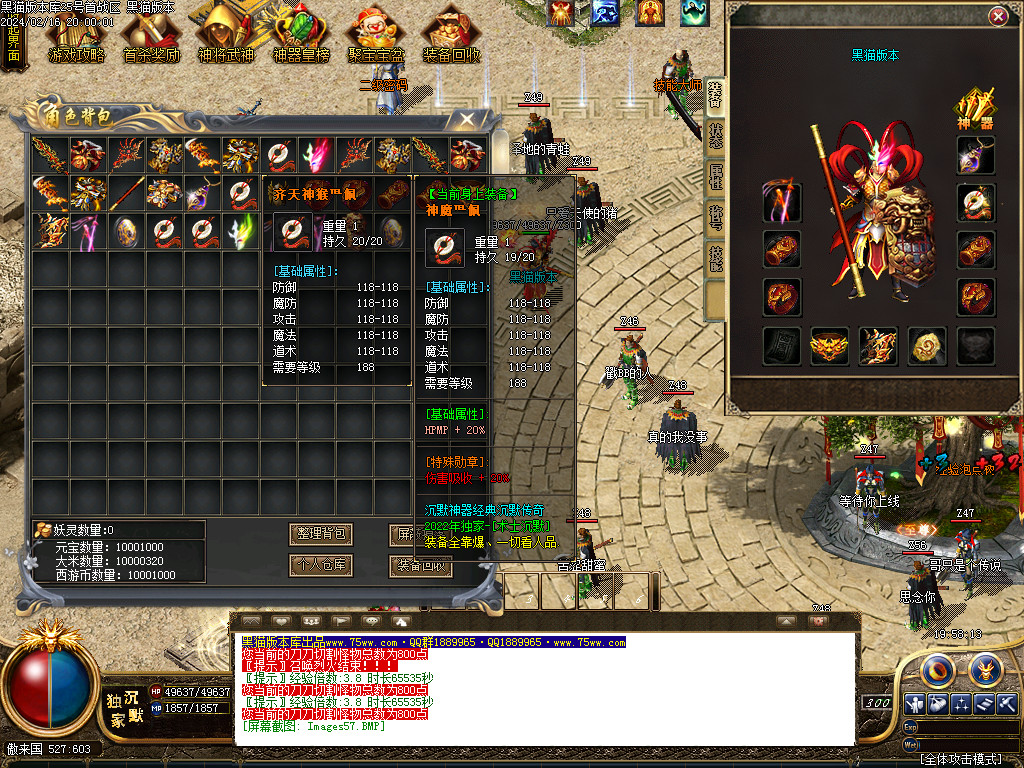Select the 称号 title tab
The width and height of the screenshot is (1024, 768).
coord(716,219)
